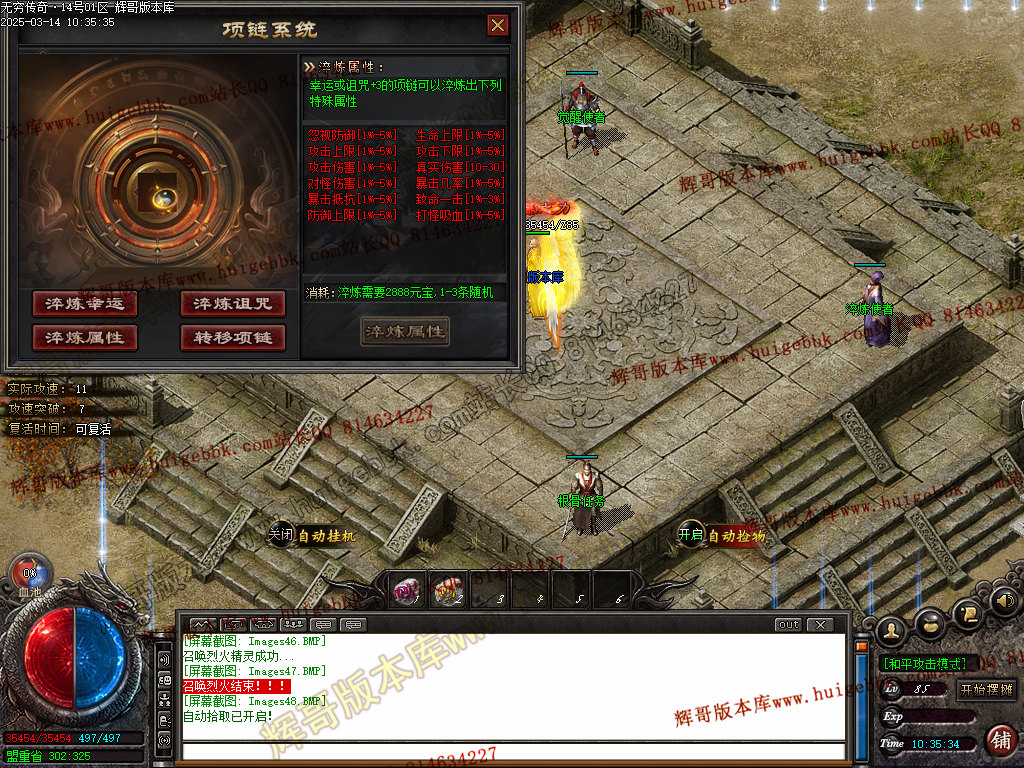Choose the red 淬炼属性 option button
This screenshot has height=768, width=1024.
pyautogui.click(x=85, y=338)
